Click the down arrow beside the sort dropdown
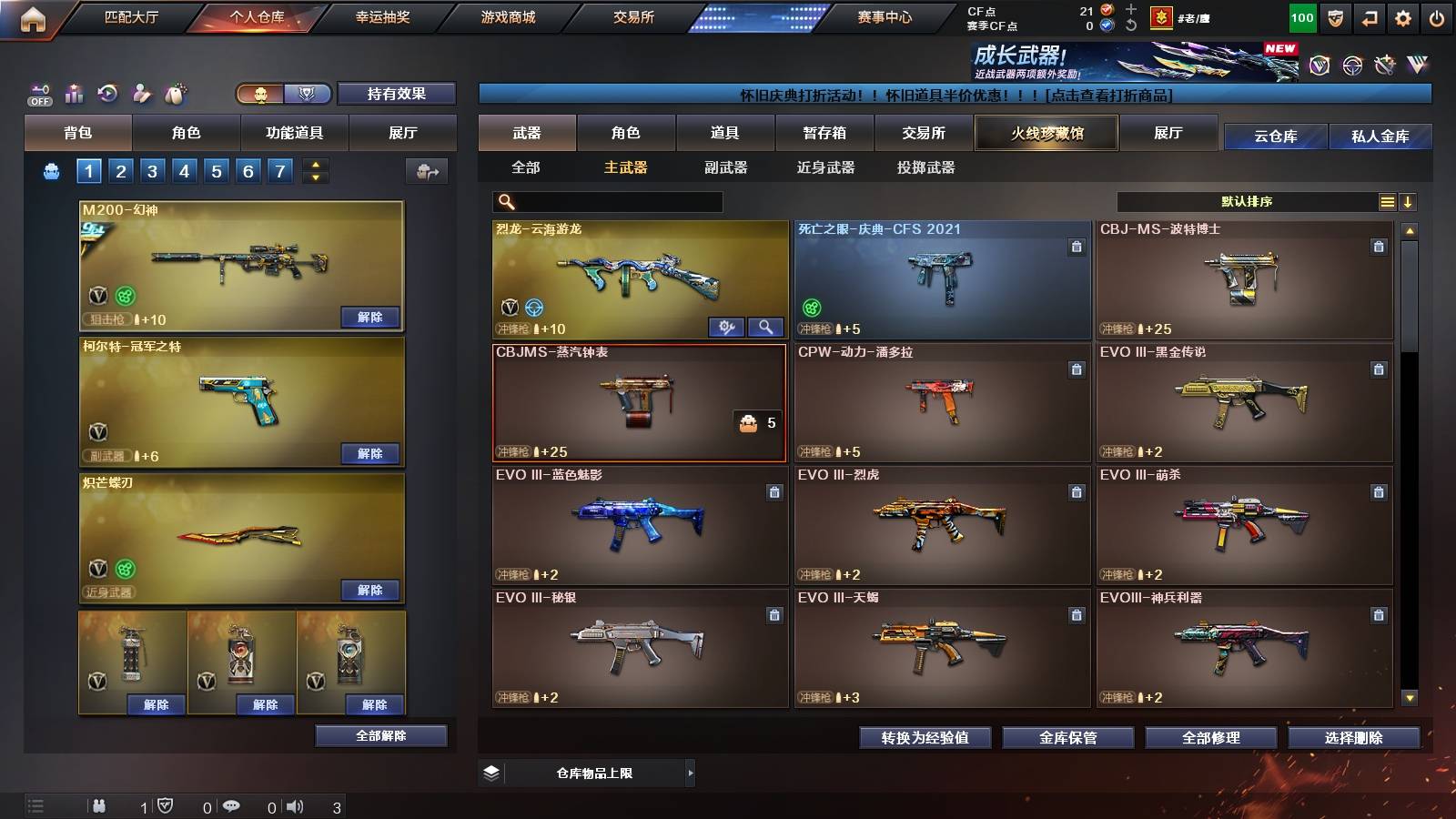This screenshot has height=819, width=1456. 1409,201
